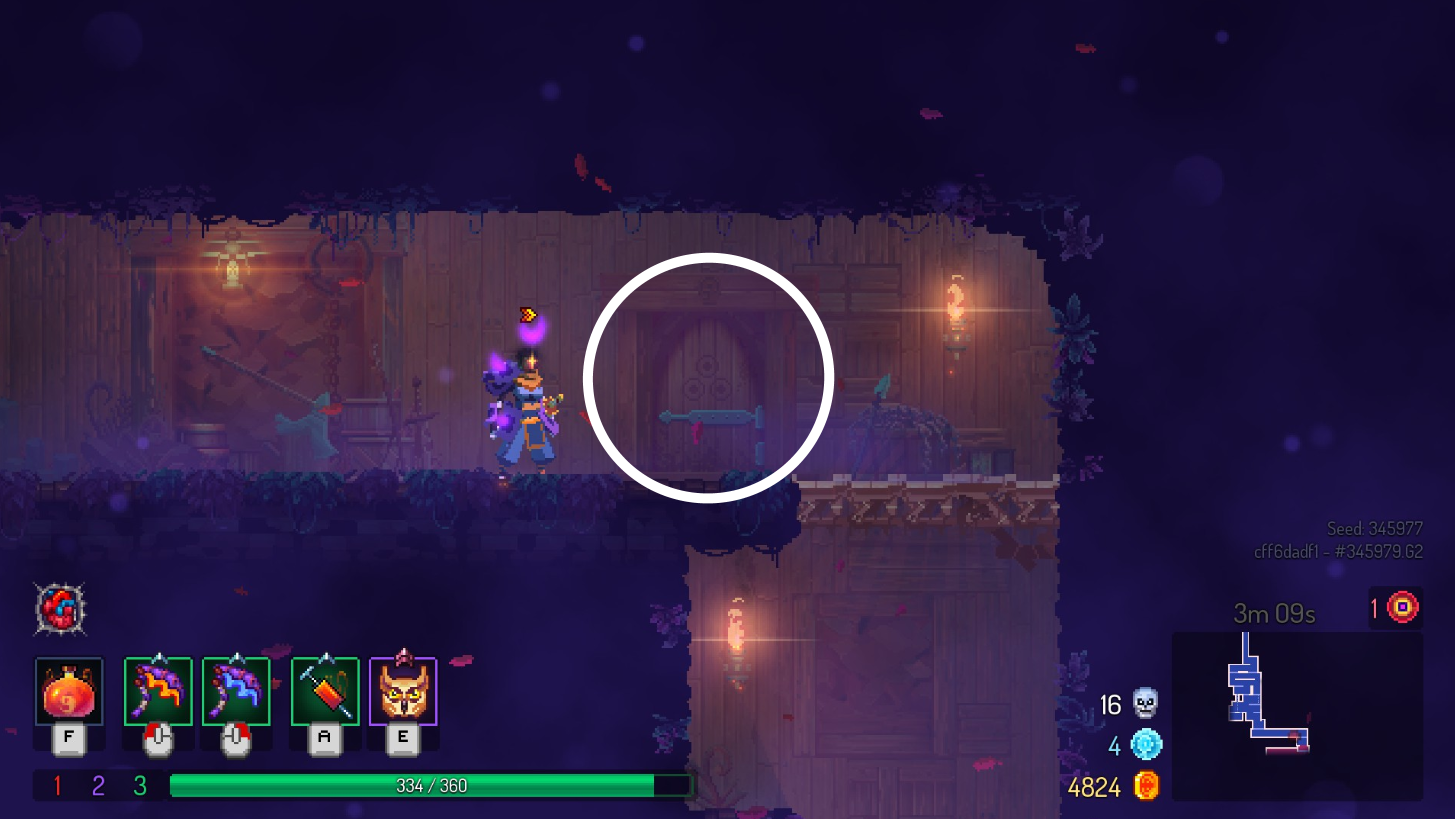Image resolution: width=1455 pixels, height=819 pixels.
Task: Click the 334 / 360 health bar
Action: [x=432, y=785]
